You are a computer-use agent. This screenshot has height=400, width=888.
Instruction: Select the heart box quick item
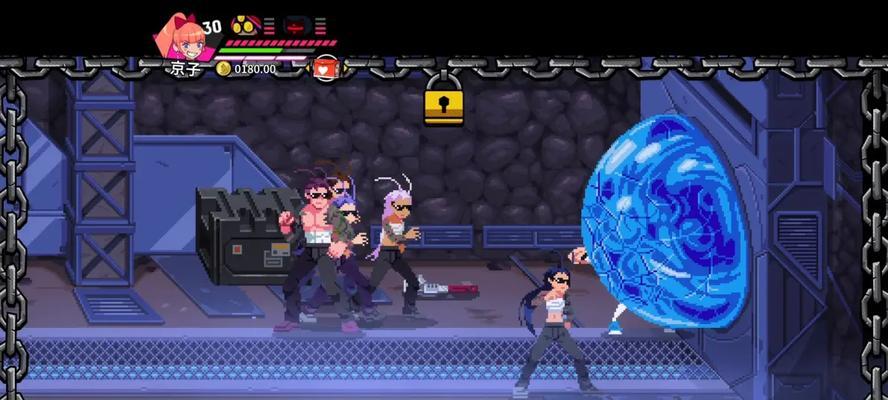pos(326,68)
